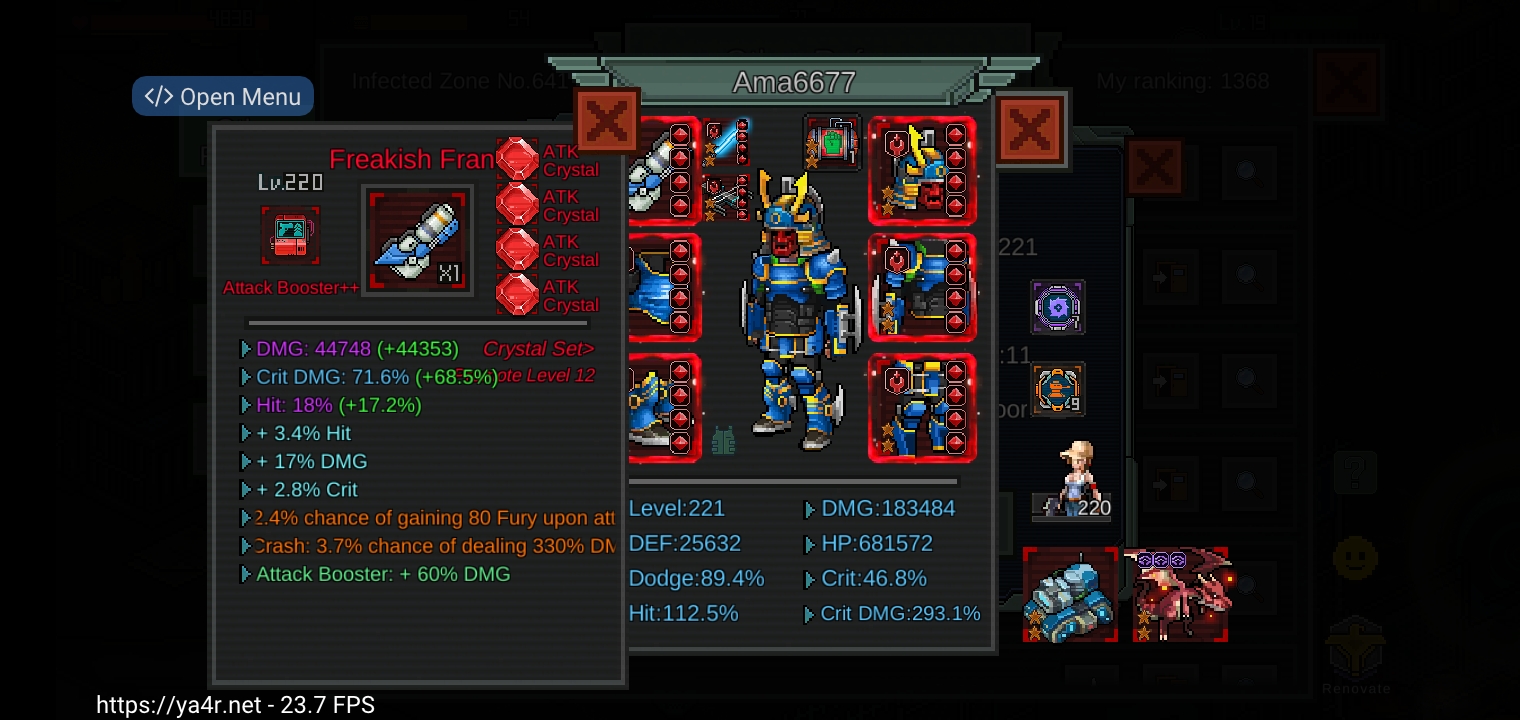Close the Ama6677 player profile window
The width and height of the screenshot is (1520, 720).
pos(1030,128)
